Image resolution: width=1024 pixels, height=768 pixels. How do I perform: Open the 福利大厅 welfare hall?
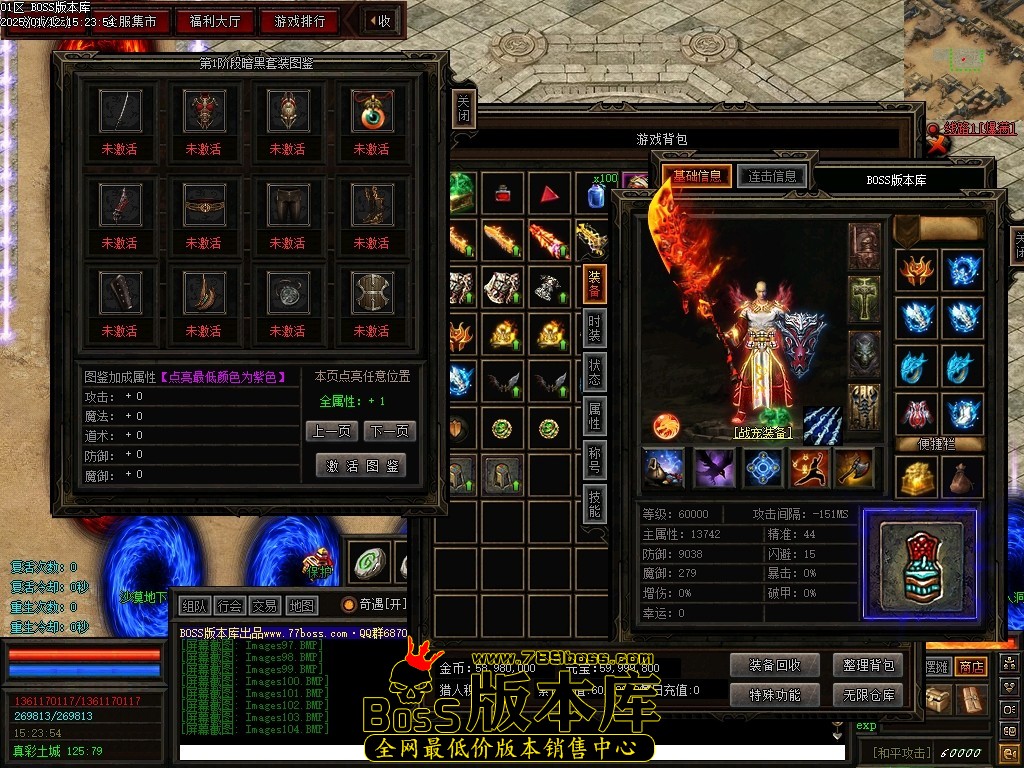pyautogui.click(x=215, y=21)
